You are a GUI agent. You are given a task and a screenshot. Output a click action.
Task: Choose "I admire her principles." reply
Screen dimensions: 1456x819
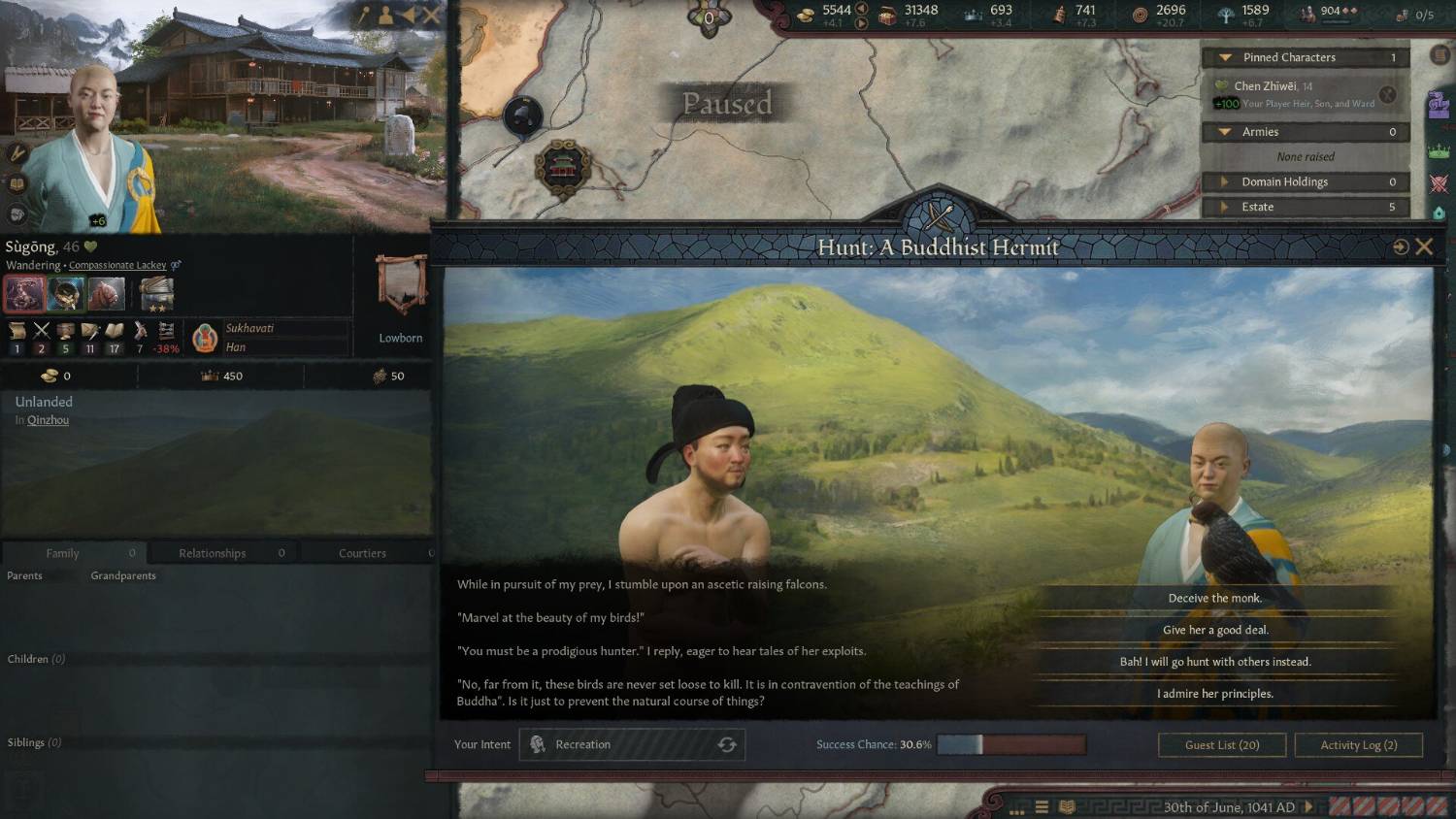click(x=1214, y=694)
